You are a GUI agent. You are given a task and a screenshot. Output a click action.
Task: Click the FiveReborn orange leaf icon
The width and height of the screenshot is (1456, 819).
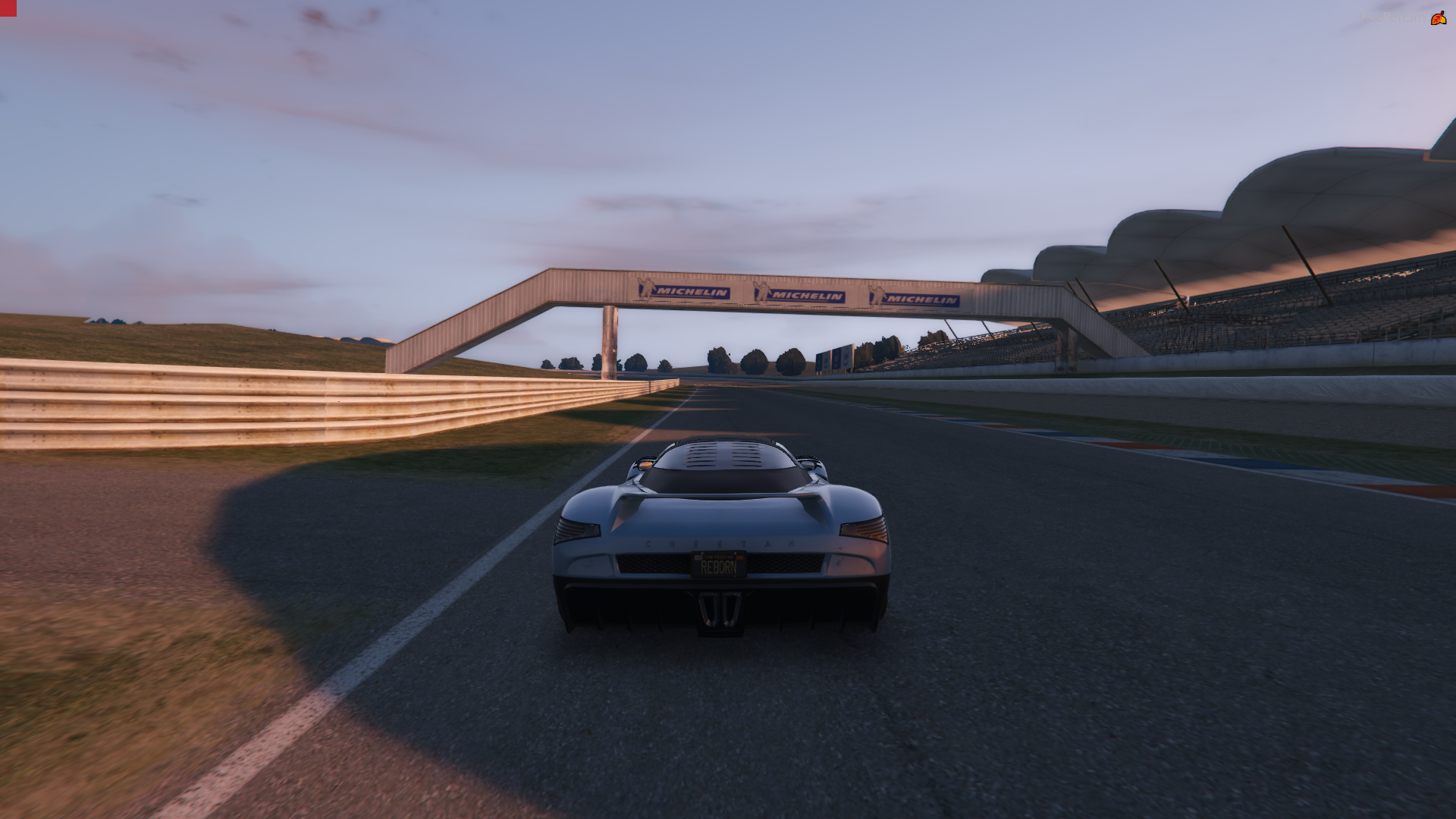[x=1438, y=18]
